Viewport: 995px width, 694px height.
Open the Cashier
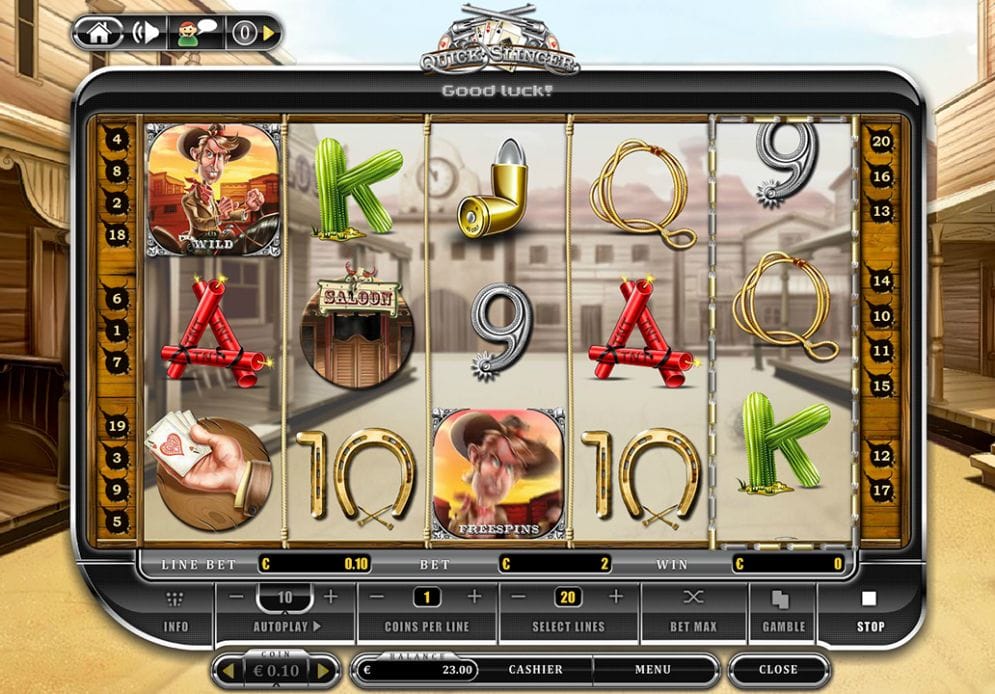click(x=535, y=670)
